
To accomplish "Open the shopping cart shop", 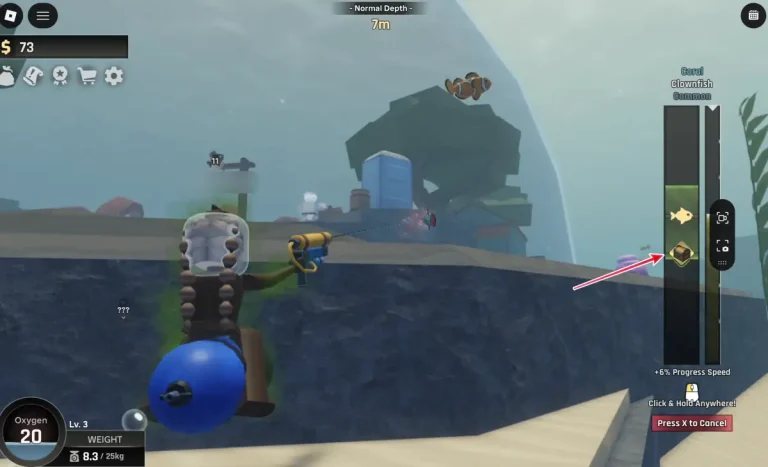I will click(87, 76).
